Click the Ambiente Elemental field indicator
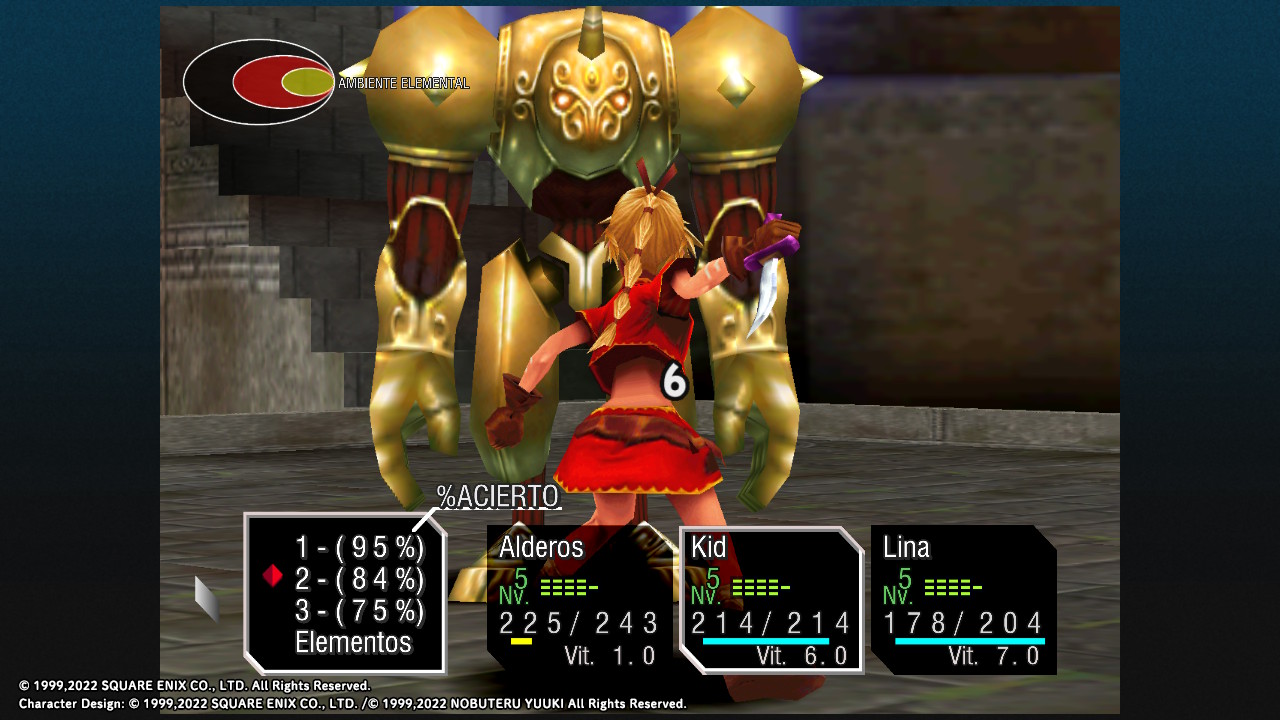The width and height of the screenshot is (1280, 720). tap(259, 82)
